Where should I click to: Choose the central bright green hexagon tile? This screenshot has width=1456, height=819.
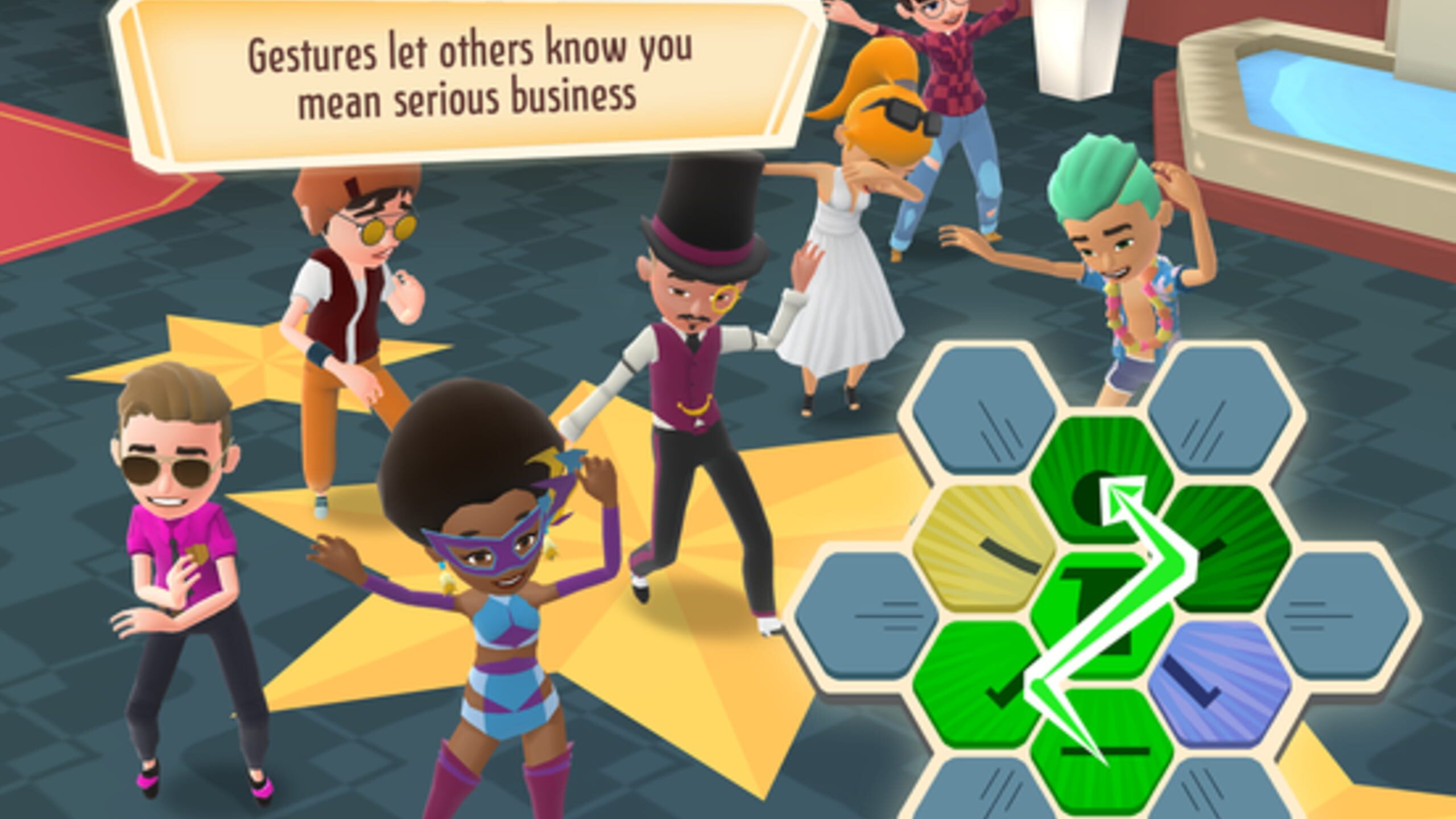(1102, 614)
